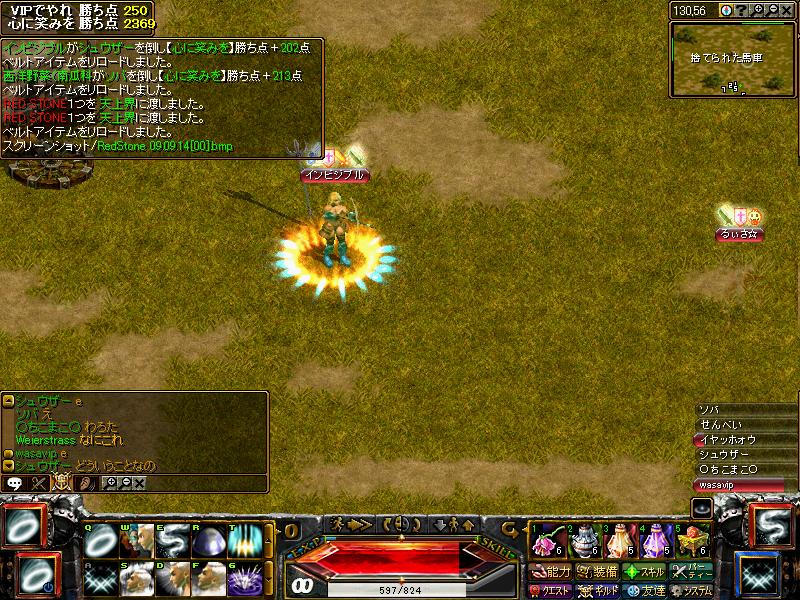Open the 装備 (equipment) window
Screen dimensions: 800x600
(597, 572)
